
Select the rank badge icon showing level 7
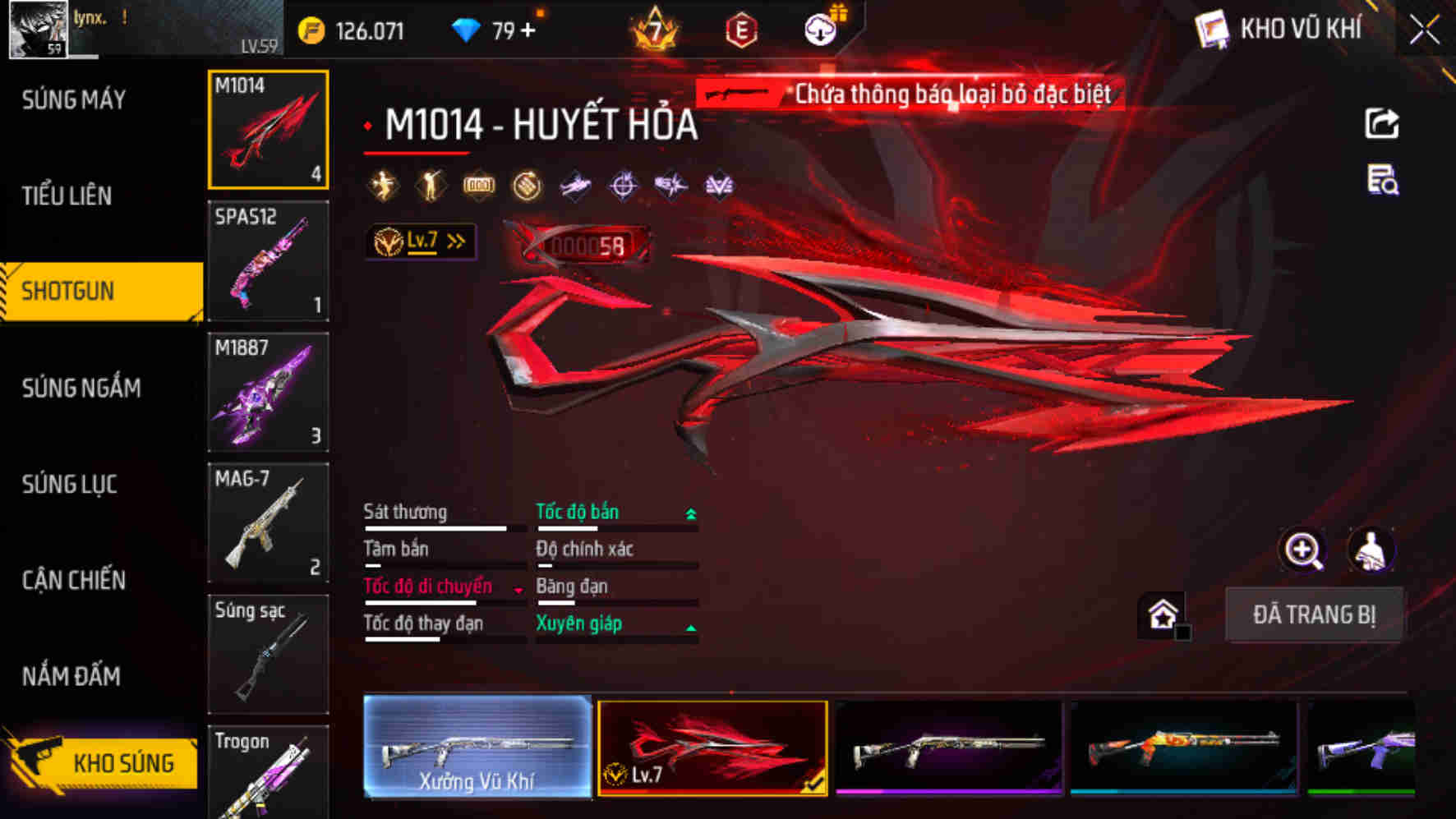[x=653, y=33]
